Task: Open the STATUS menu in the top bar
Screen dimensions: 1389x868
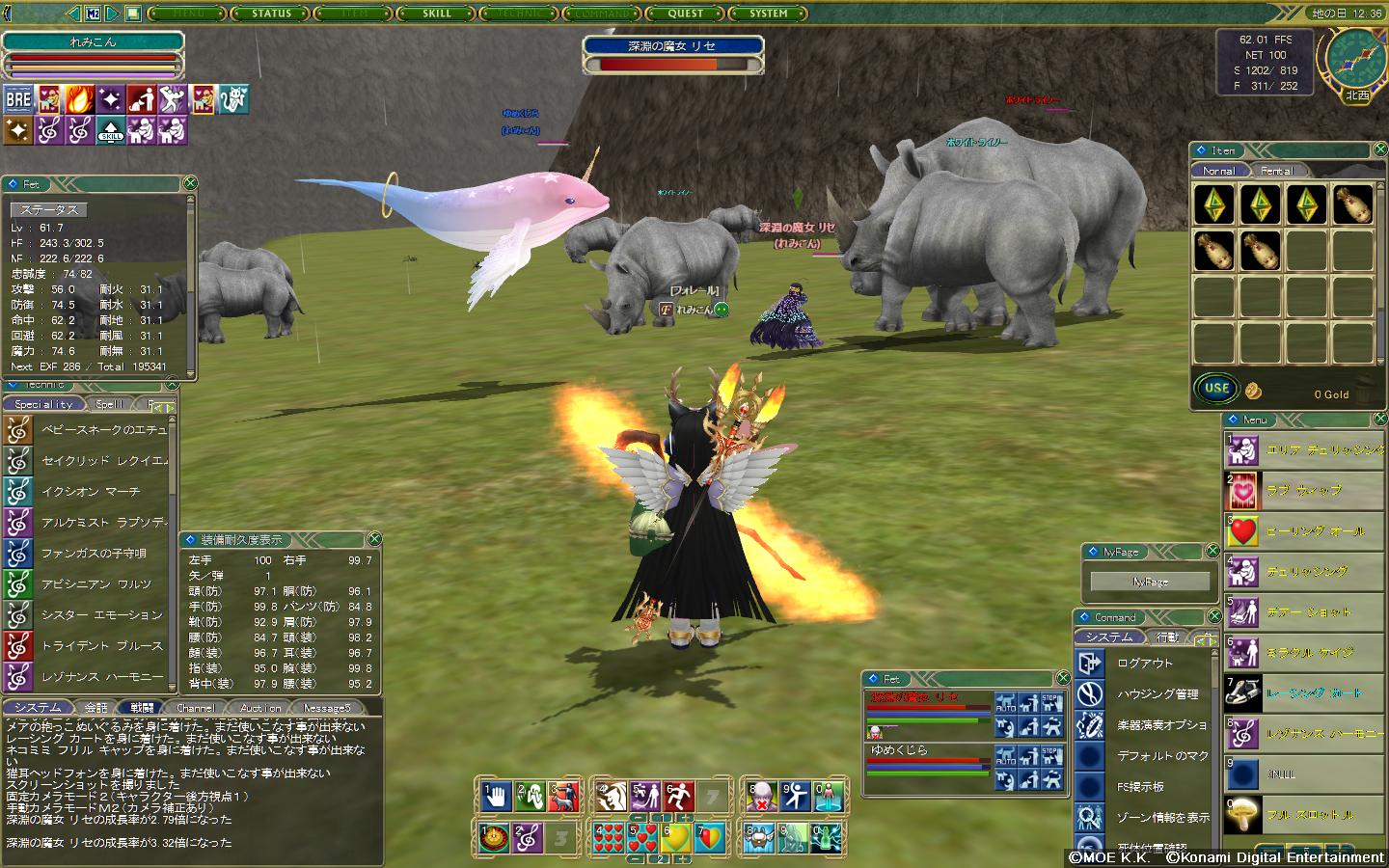Action: [x=271, y=14]
